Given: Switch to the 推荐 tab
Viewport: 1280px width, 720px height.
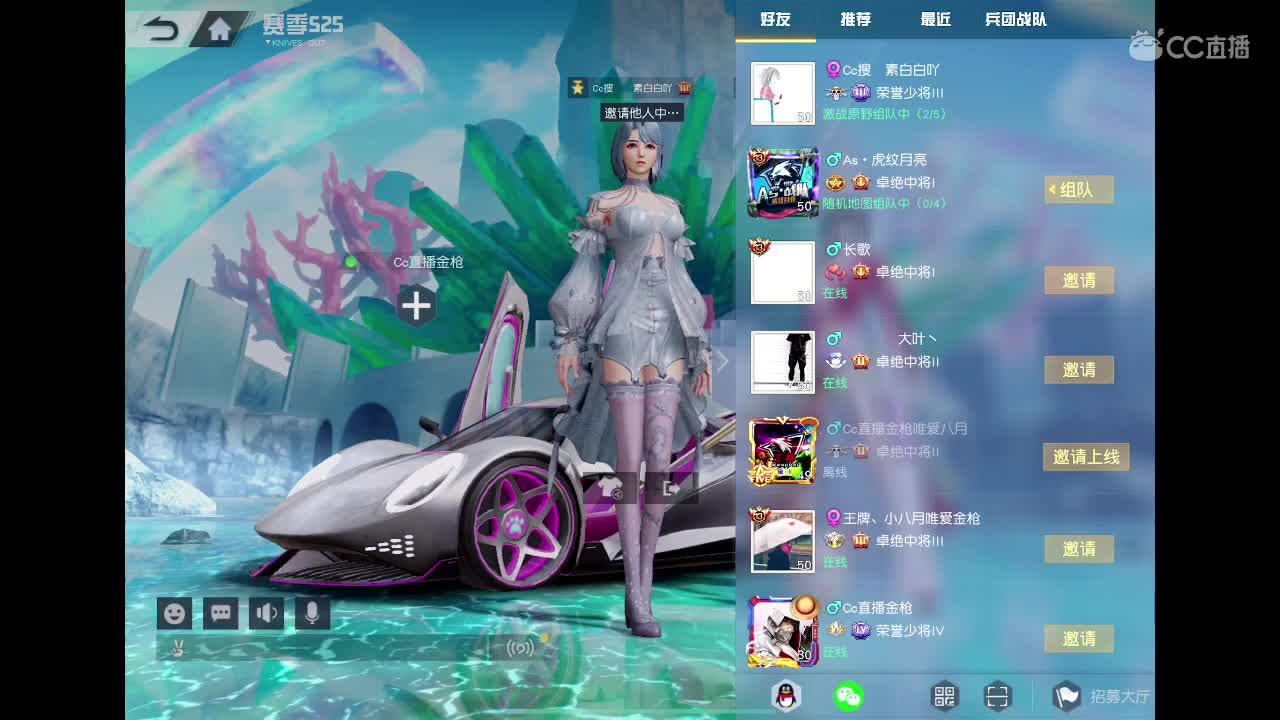Looking at the screenshot, I should click(854, 19).
